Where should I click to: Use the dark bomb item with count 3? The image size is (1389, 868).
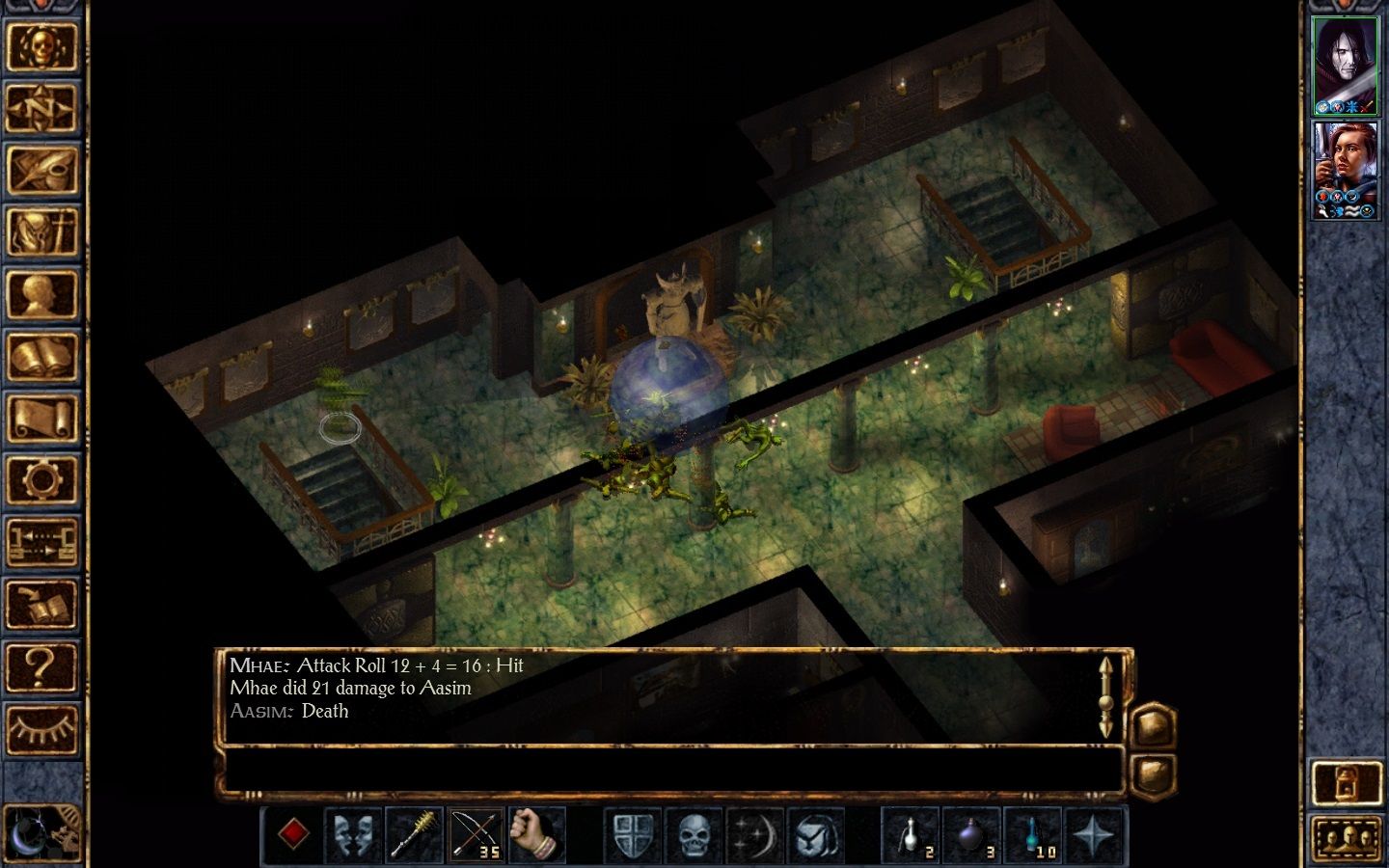tap(971, 834)
